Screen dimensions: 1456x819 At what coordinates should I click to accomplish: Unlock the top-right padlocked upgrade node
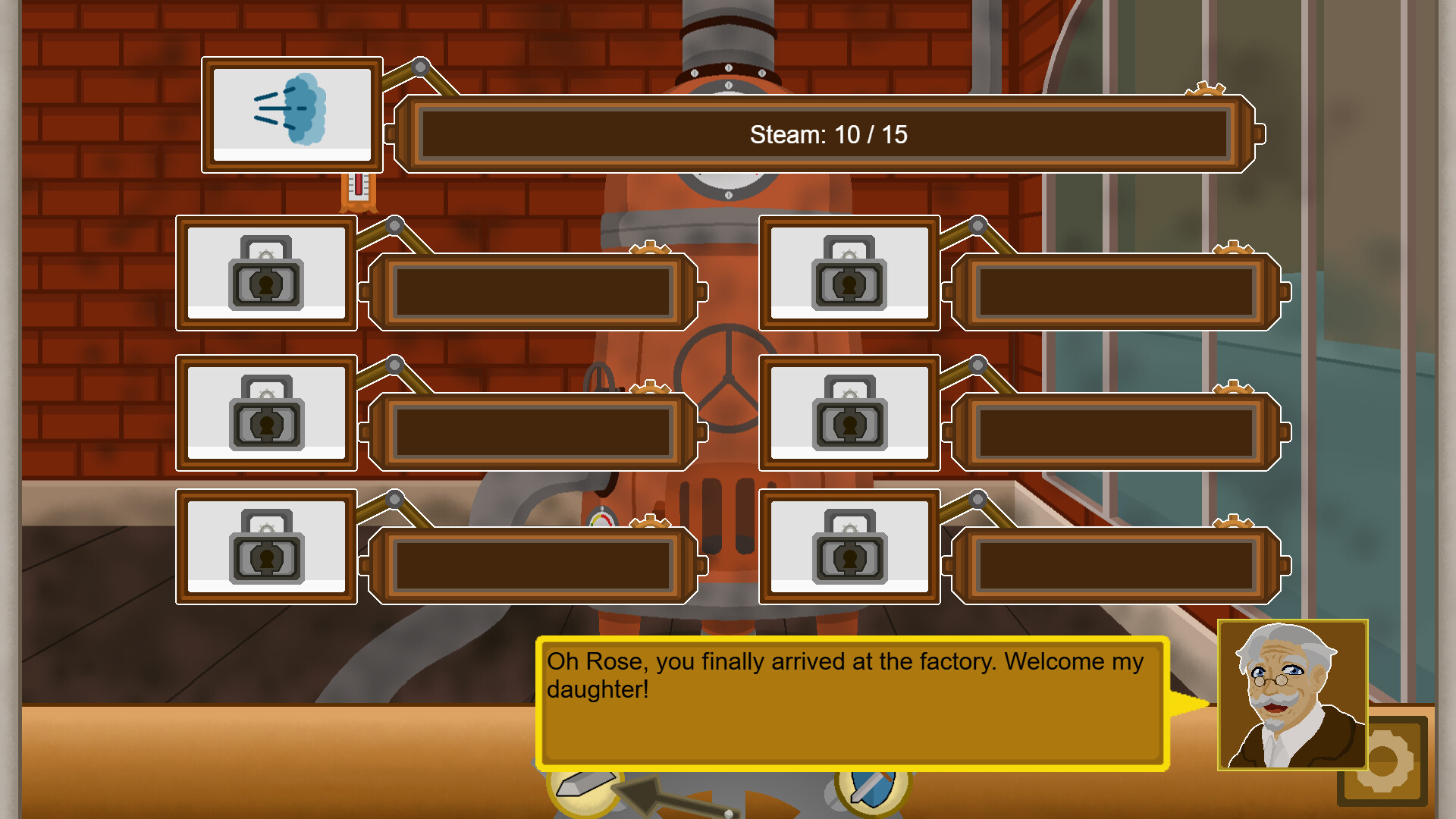click(851, 275)
